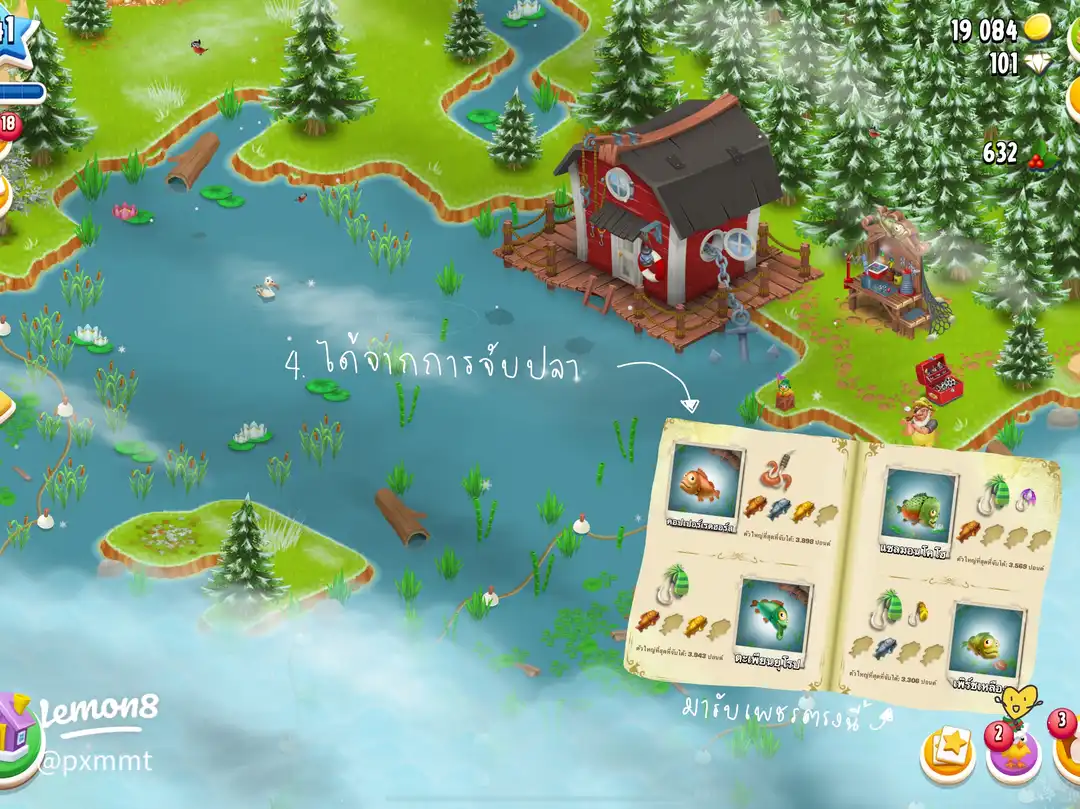Open the orange button with badge 3
The width and height of the screenshot is (1080, 809).
pos(1068,750)
